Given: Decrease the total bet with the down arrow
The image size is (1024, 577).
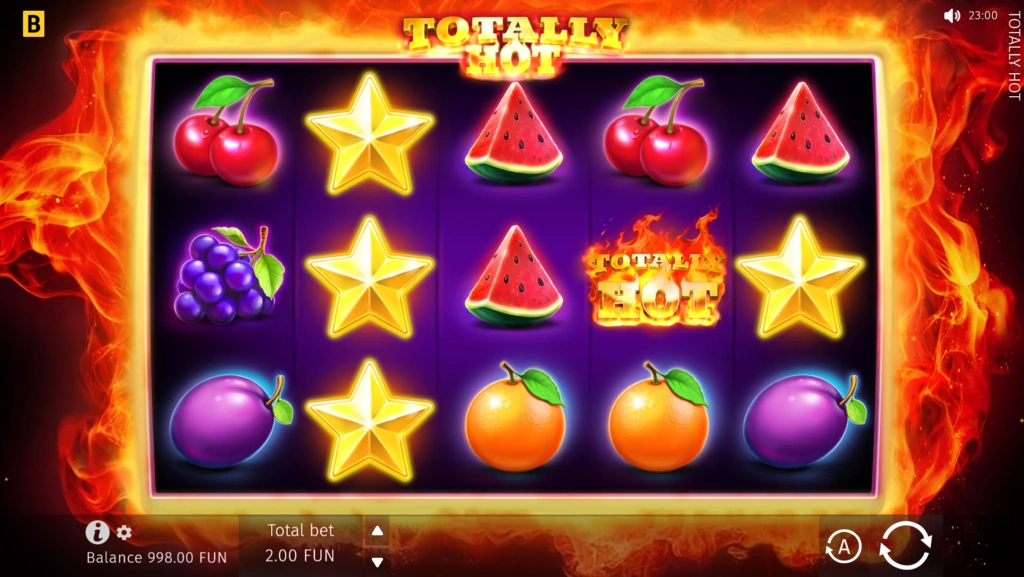Looking at the screenshot, I should click(x=377, y=561).
